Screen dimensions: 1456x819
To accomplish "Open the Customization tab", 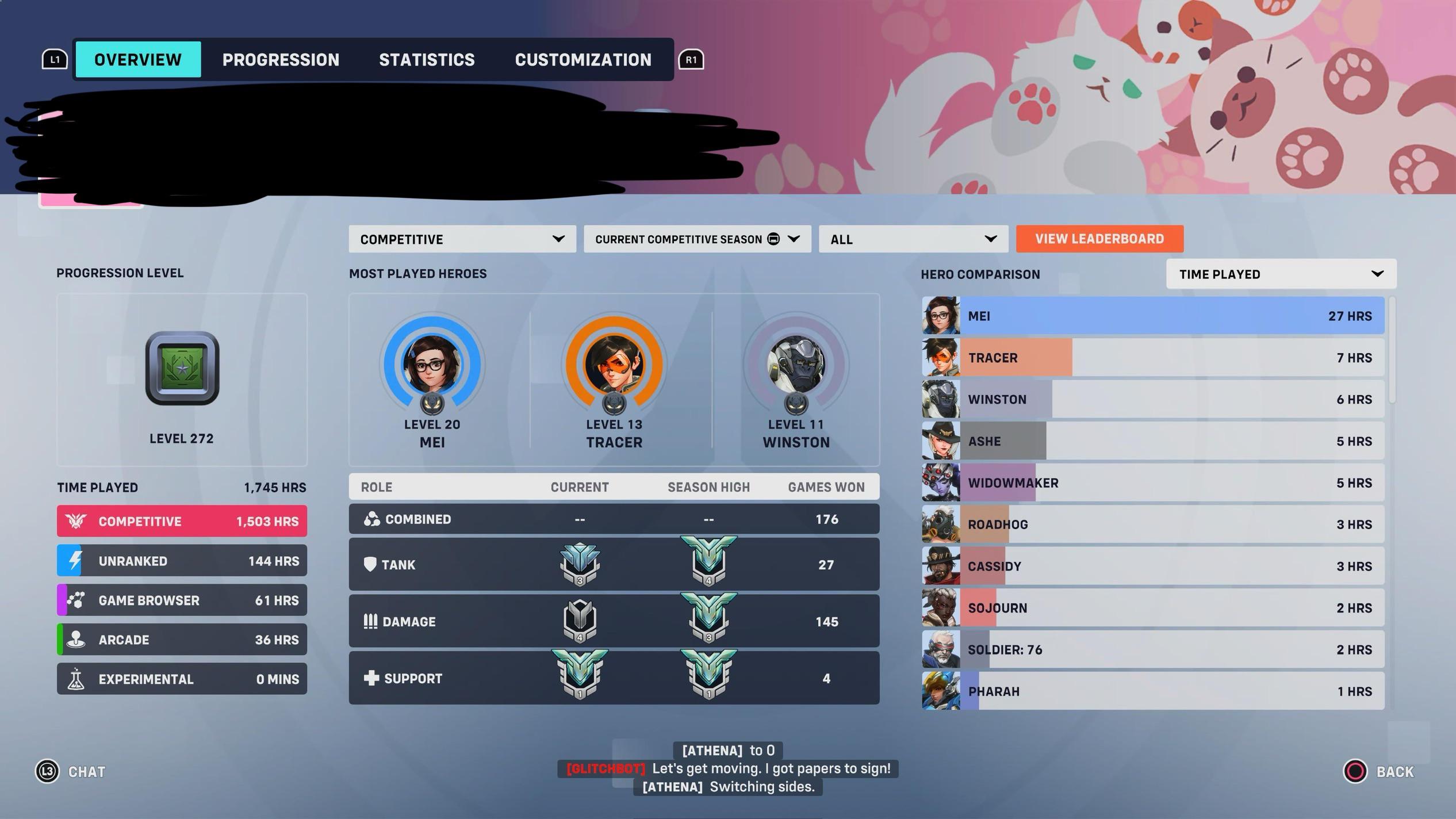I will pos(583,59).
